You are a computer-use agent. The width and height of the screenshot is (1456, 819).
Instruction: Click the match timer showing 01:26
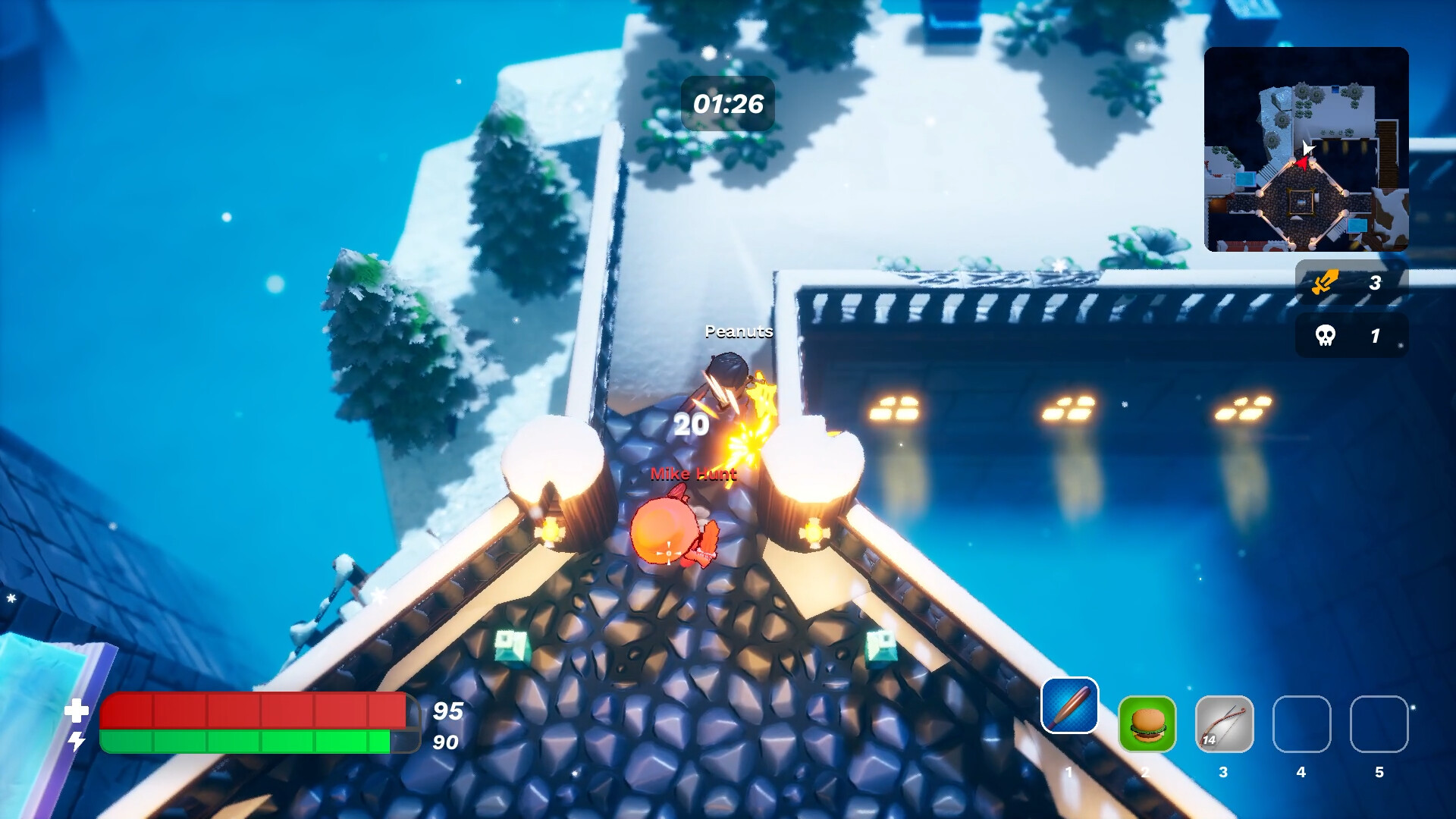(727, 102)
